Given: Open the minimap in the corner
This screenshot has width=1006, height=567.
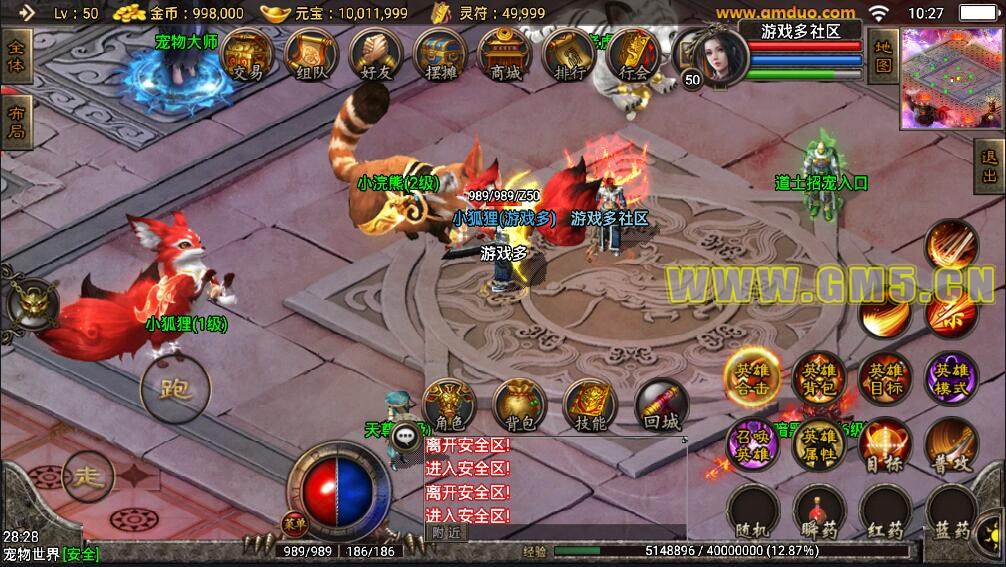Looking at the screenshot, I should click(x=952, y=78).
